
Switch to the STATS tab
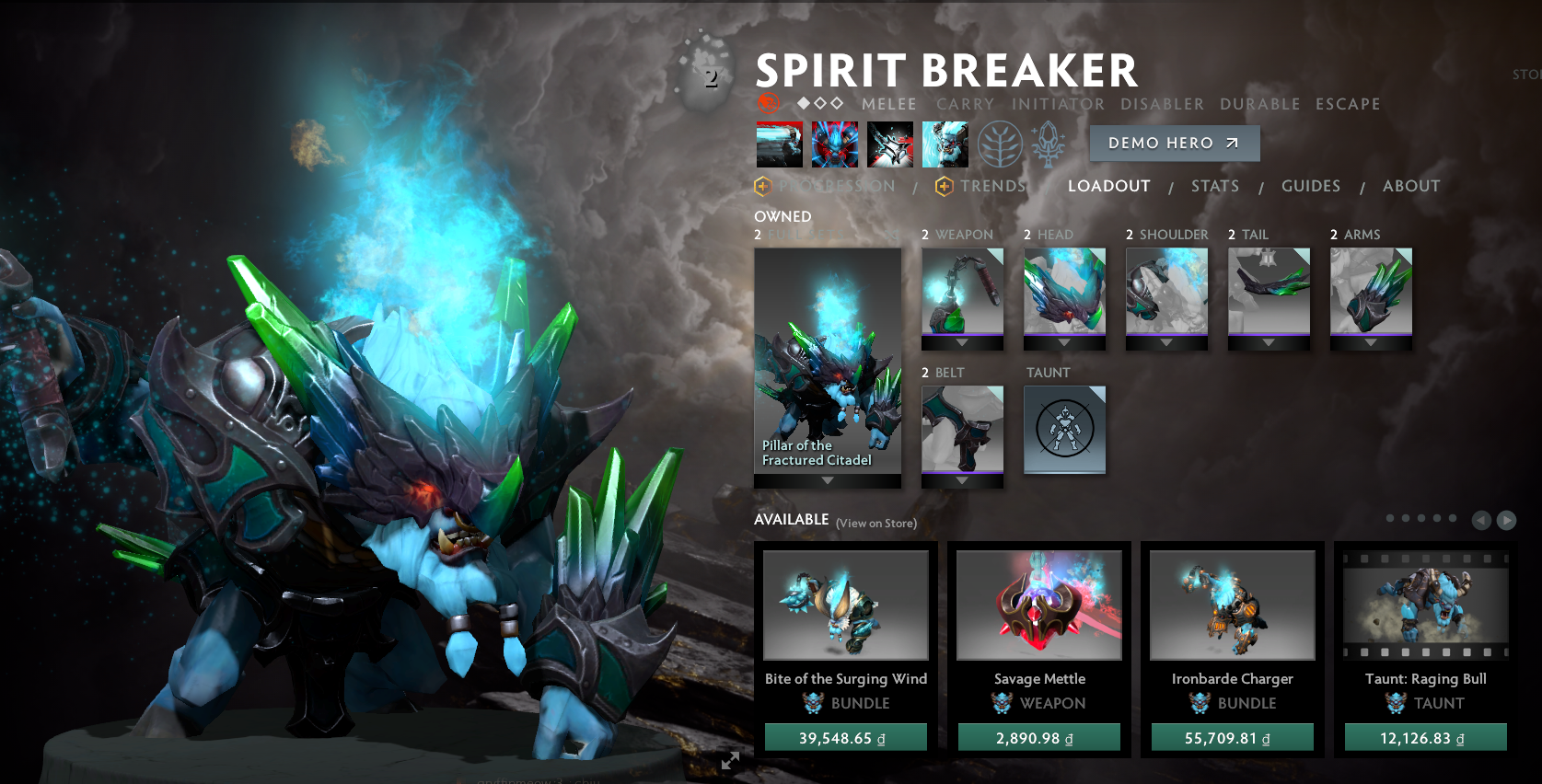[1215, 186]
